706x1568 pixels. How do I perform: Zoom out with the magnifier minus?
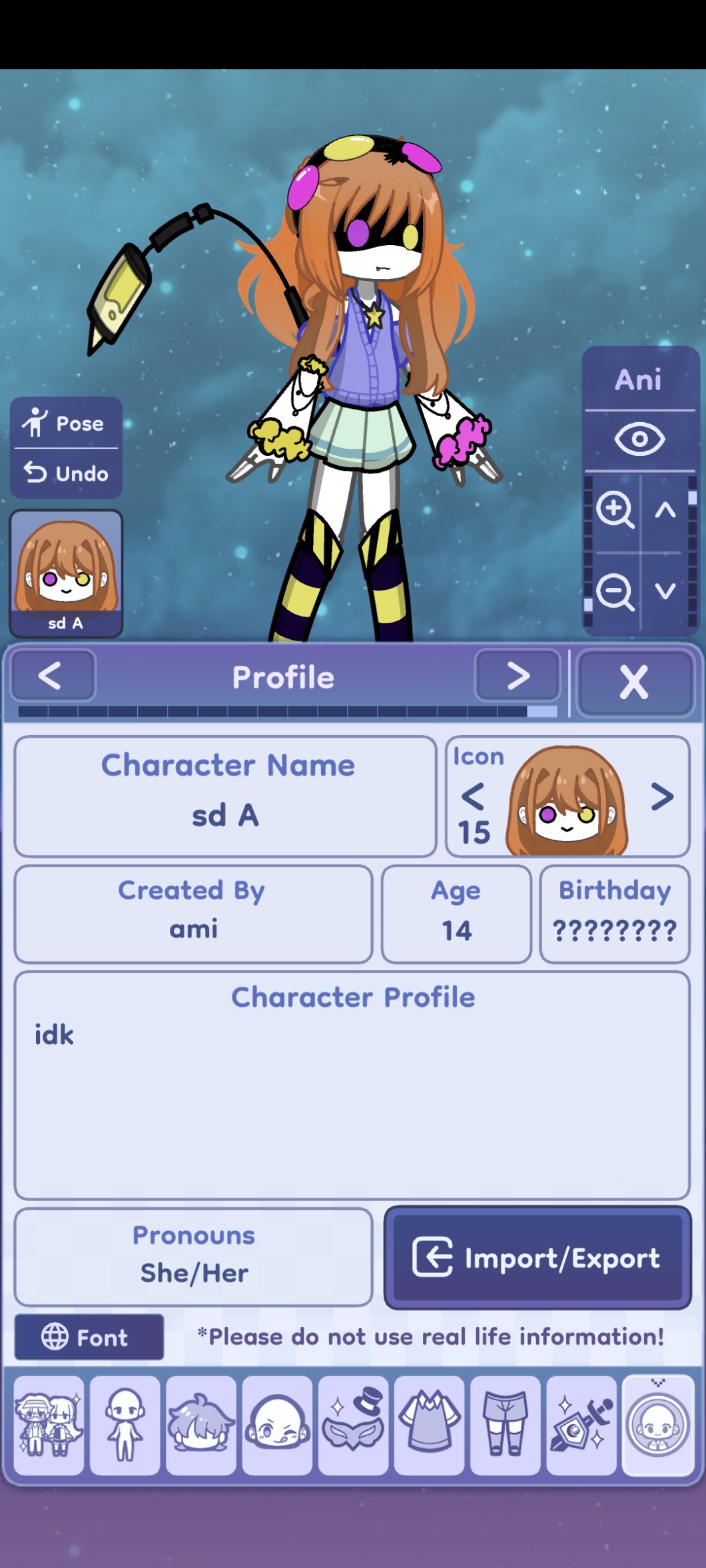(x=614, y=591)
